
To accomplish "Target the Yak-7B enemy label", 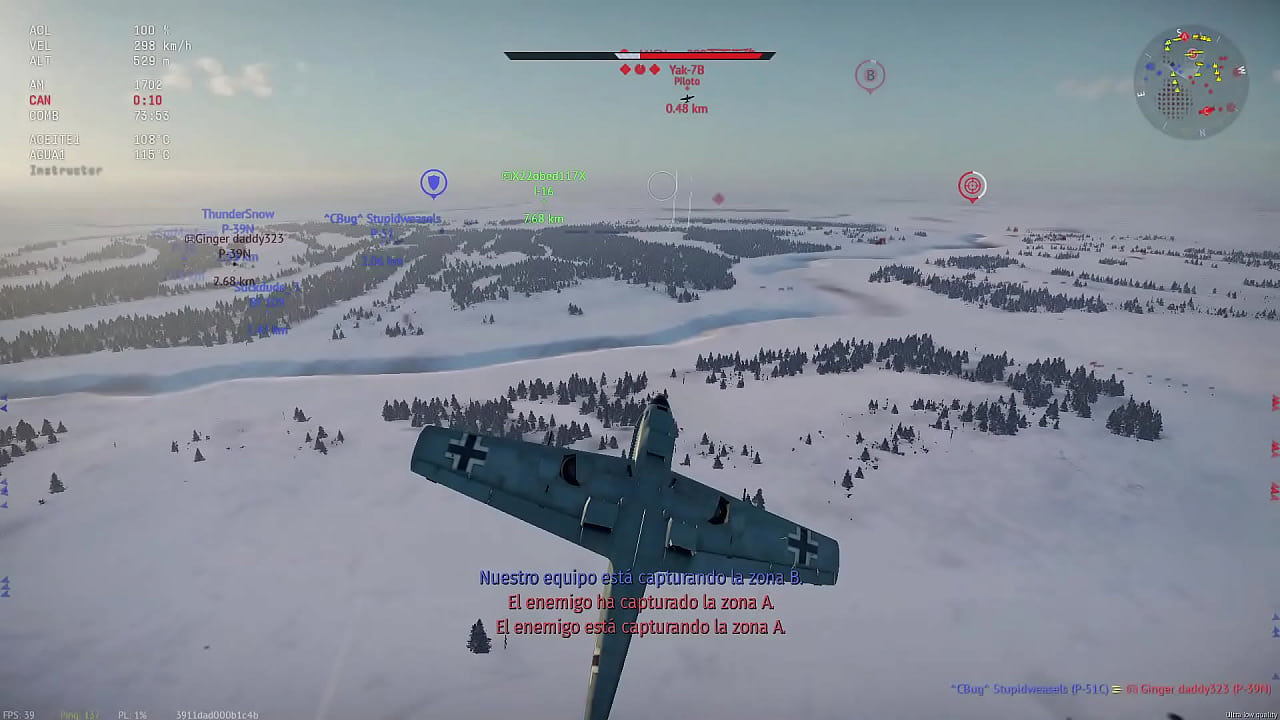I will tap(686, 70).
